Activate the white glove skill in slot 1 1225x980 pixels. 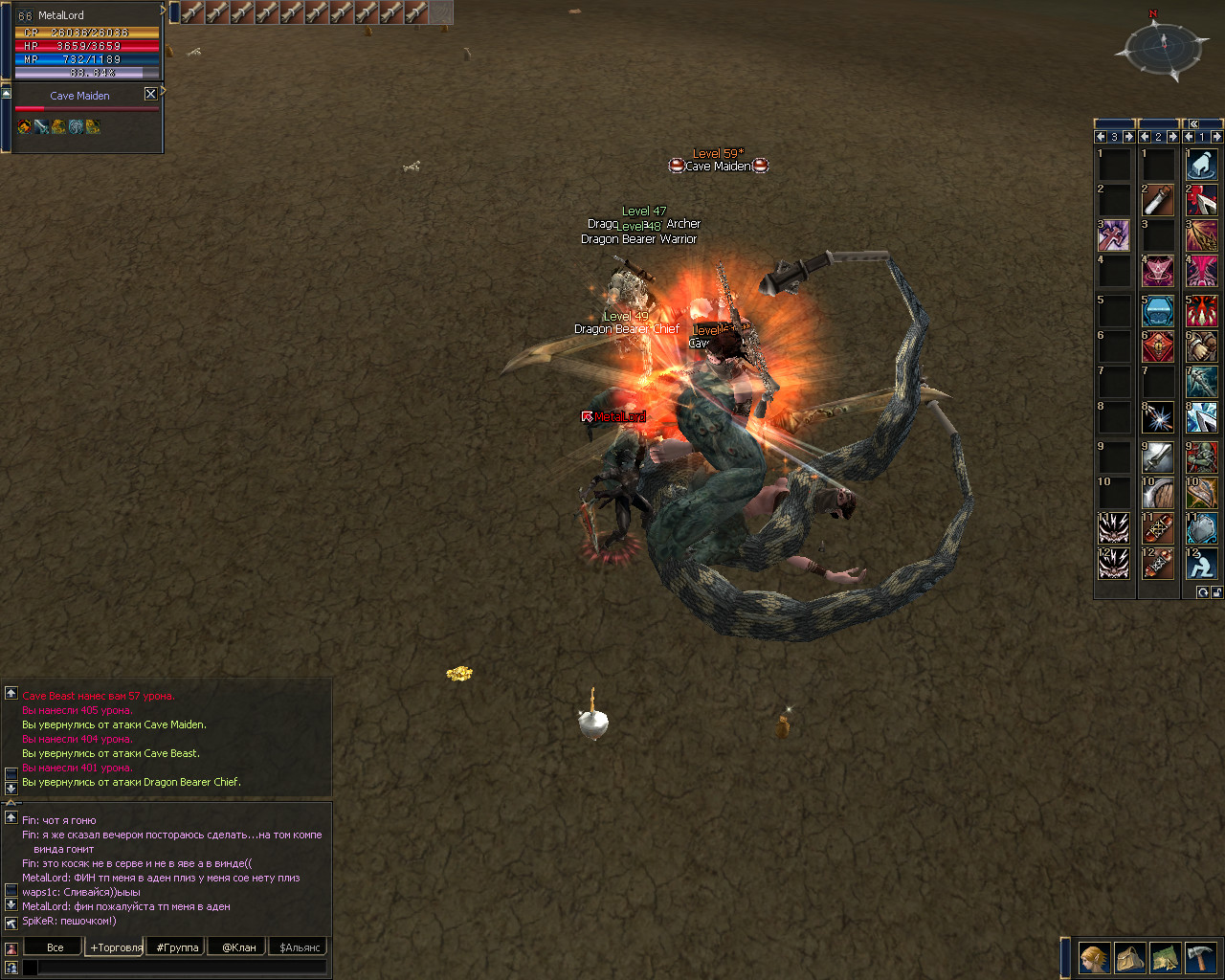click(1201, 165)
